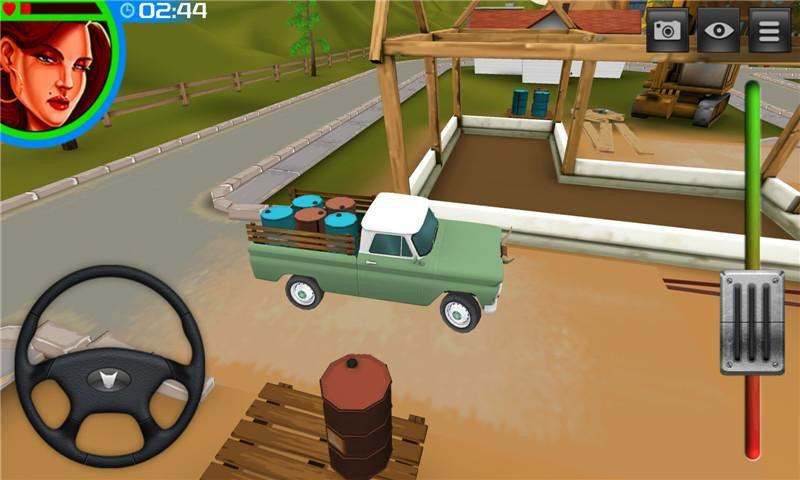Open the hamburger pause menu
The width and height of the screenshot is (800, 480).
click(769, 30)
